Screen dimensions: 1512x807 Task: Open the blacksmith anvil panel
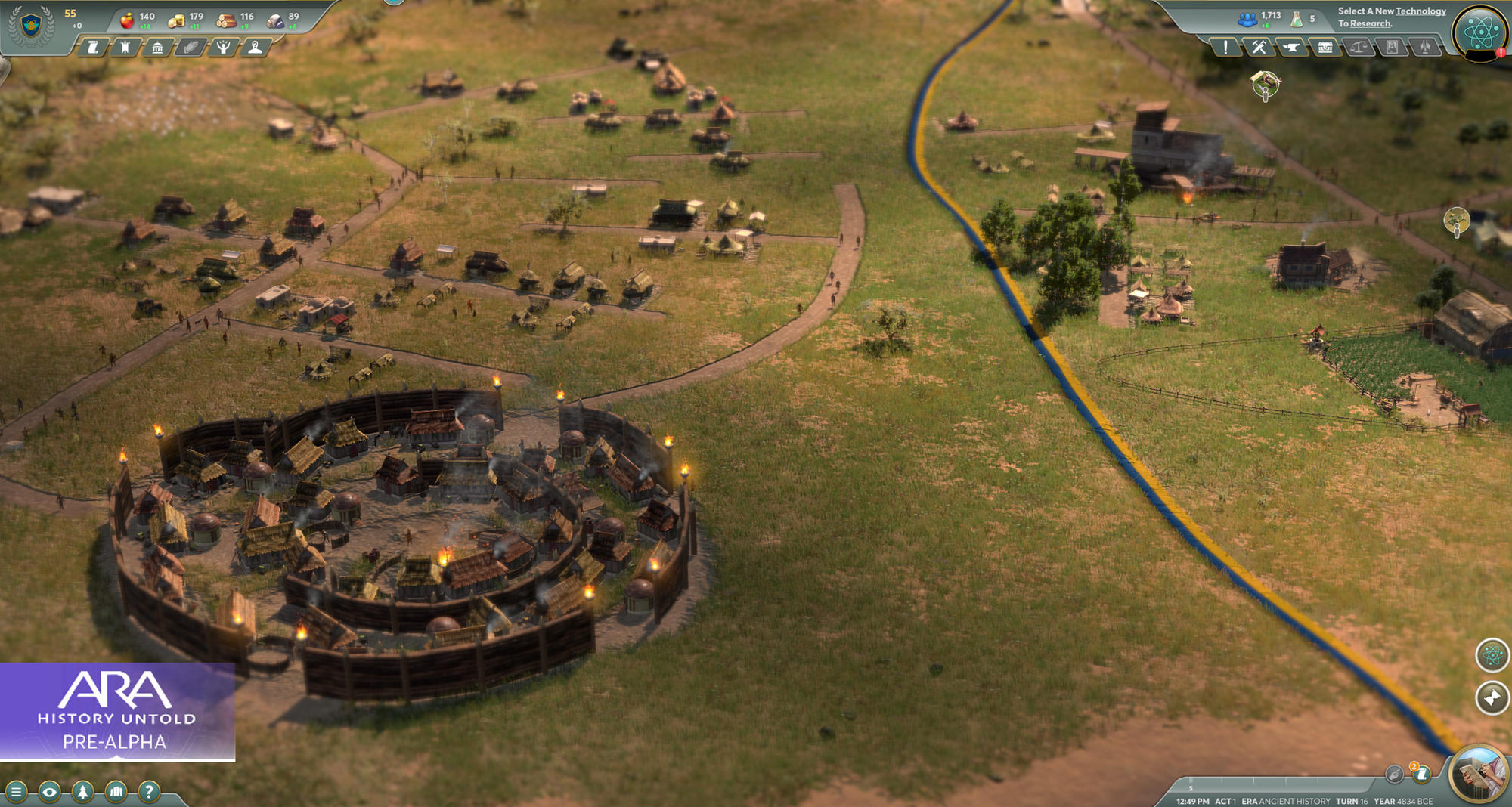coord(1291,47)
